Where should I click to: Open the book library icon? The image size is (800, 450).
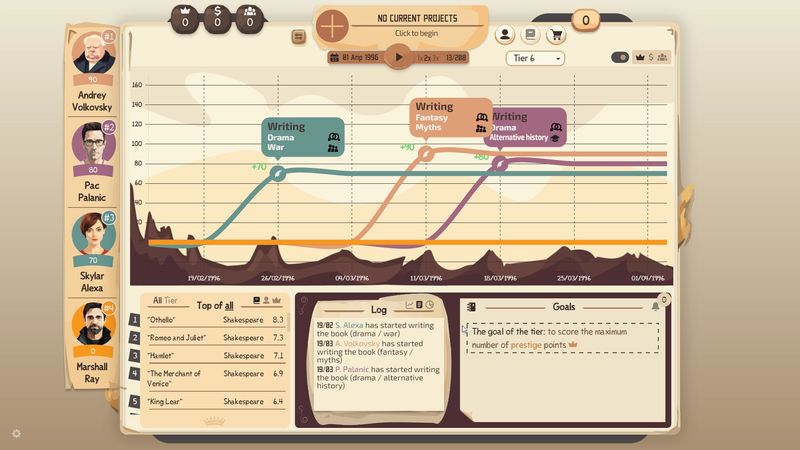[x=531, y=35]
